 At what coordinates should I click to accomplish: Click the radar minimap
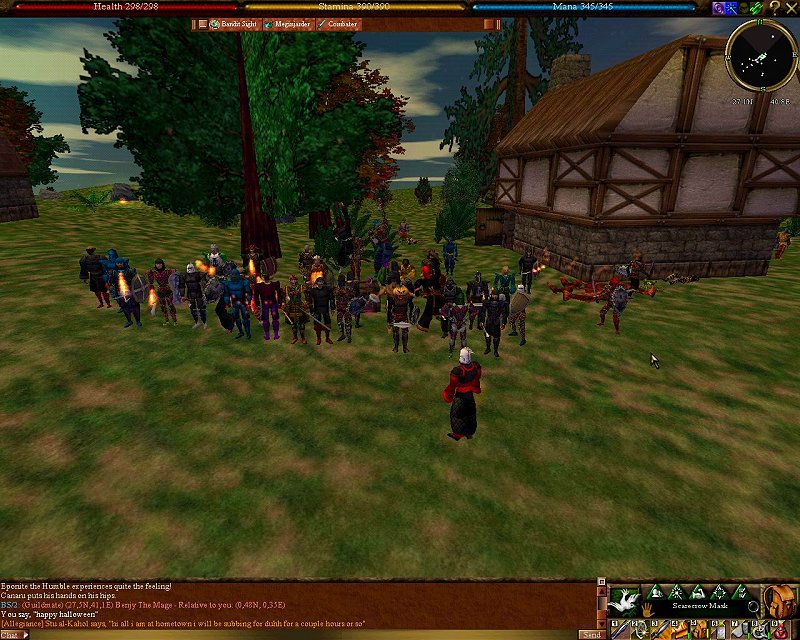760,53
